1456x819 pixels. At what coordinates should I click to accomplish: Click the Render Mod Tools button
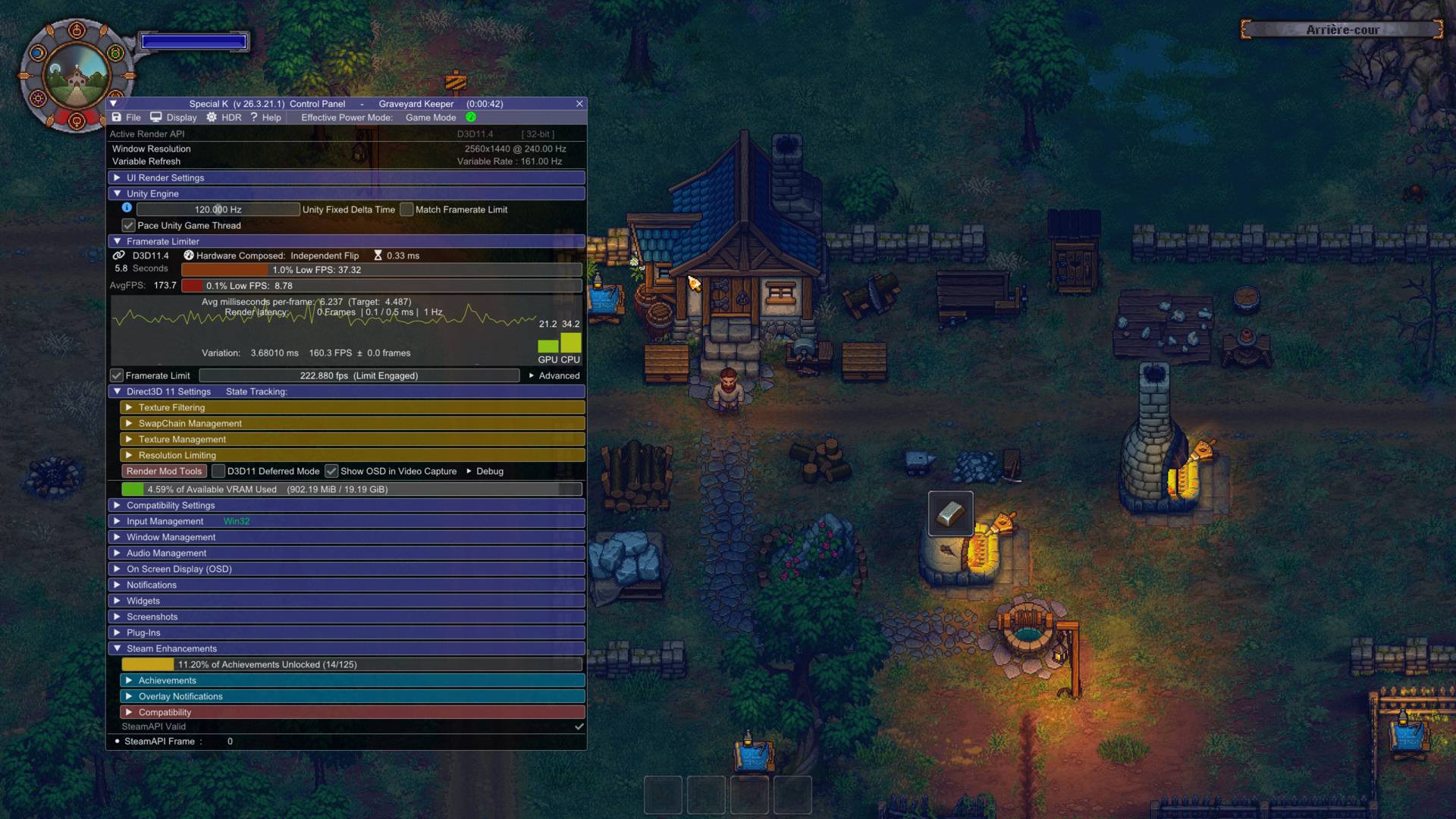164,472
